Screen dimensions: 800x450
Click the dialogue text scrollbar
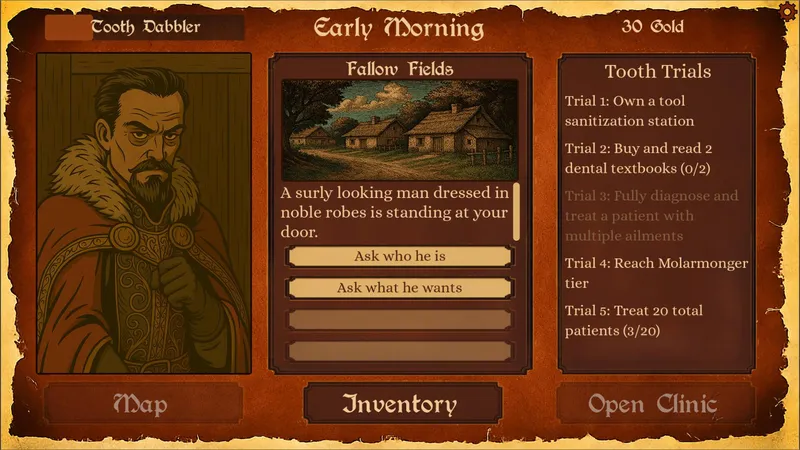516,211
